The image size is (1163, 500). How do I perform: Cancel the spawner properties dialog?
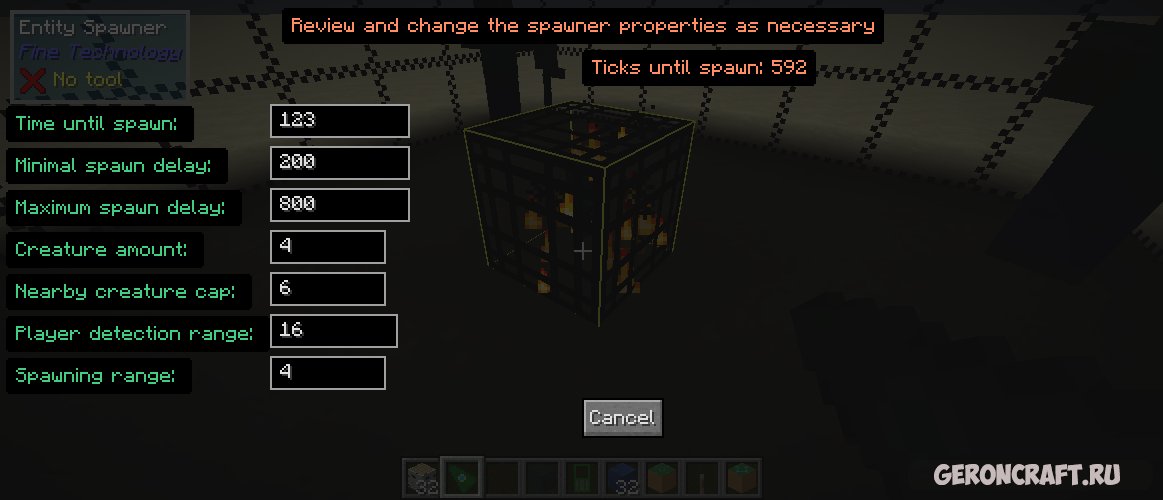tap(622, 418)
